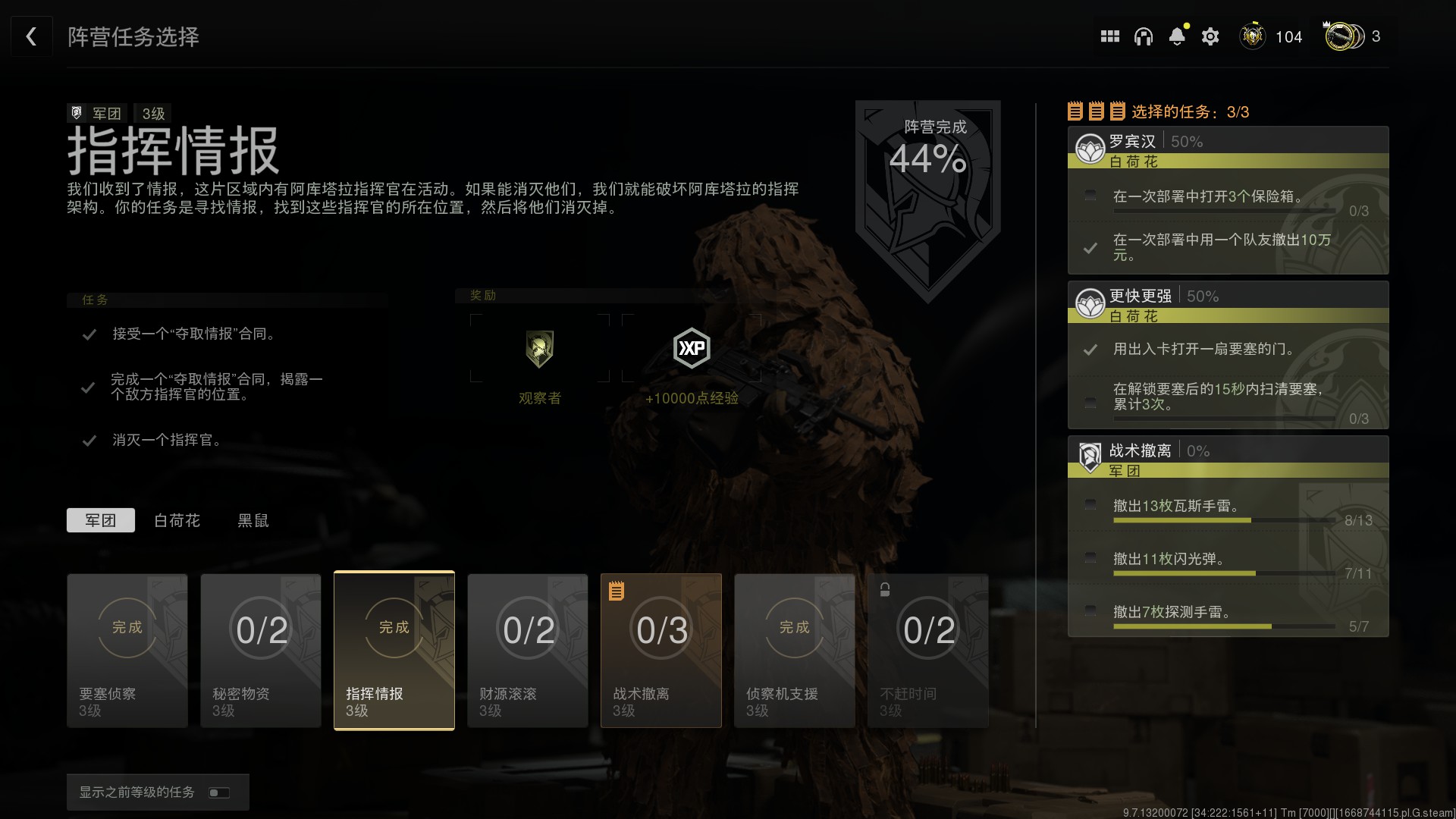1456x819 pixels.
Task: Choose the 财源滚滚 mission card
Action: pos(528,651)
